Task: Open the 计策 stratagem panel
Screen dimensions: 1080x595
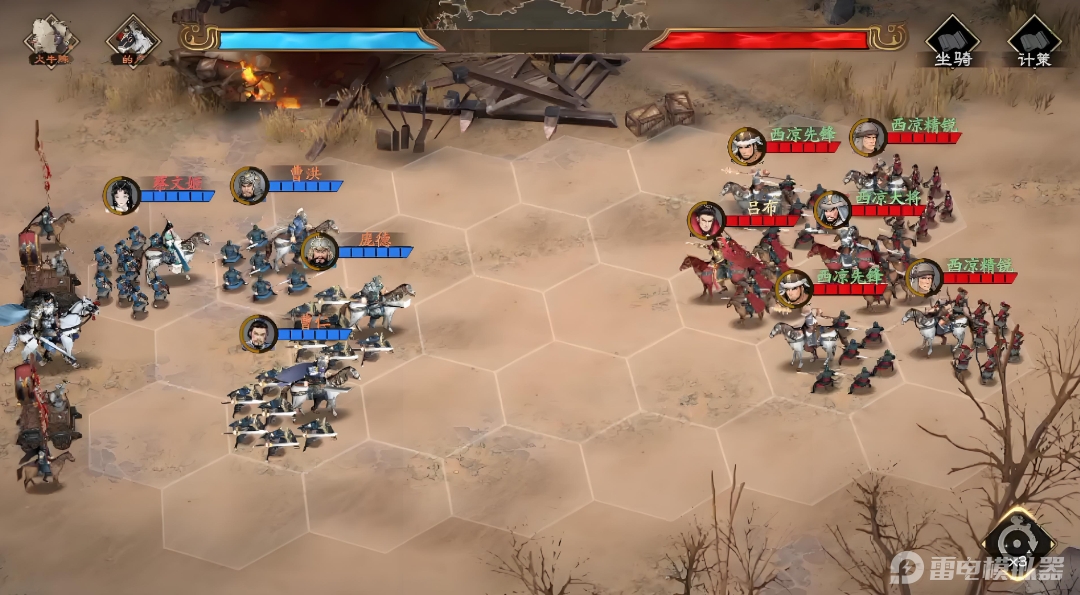Action: pyautogui.click(x=1034, y=42)
